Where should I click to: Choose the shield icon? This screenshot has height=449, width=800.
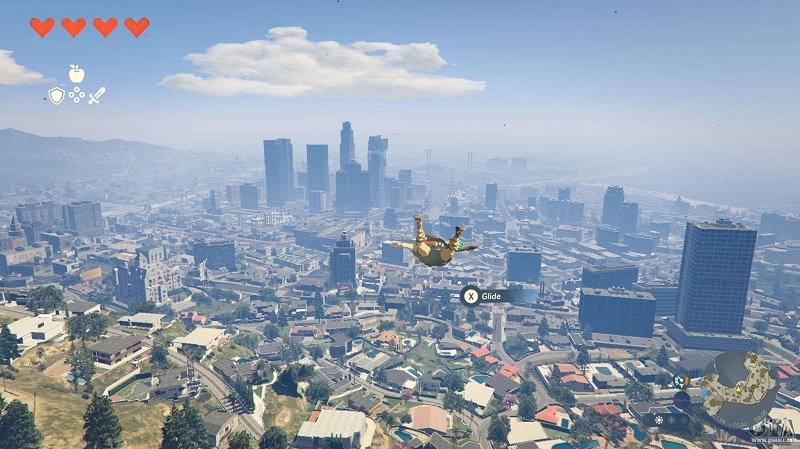pyautogui.click(x=56, y=96)
